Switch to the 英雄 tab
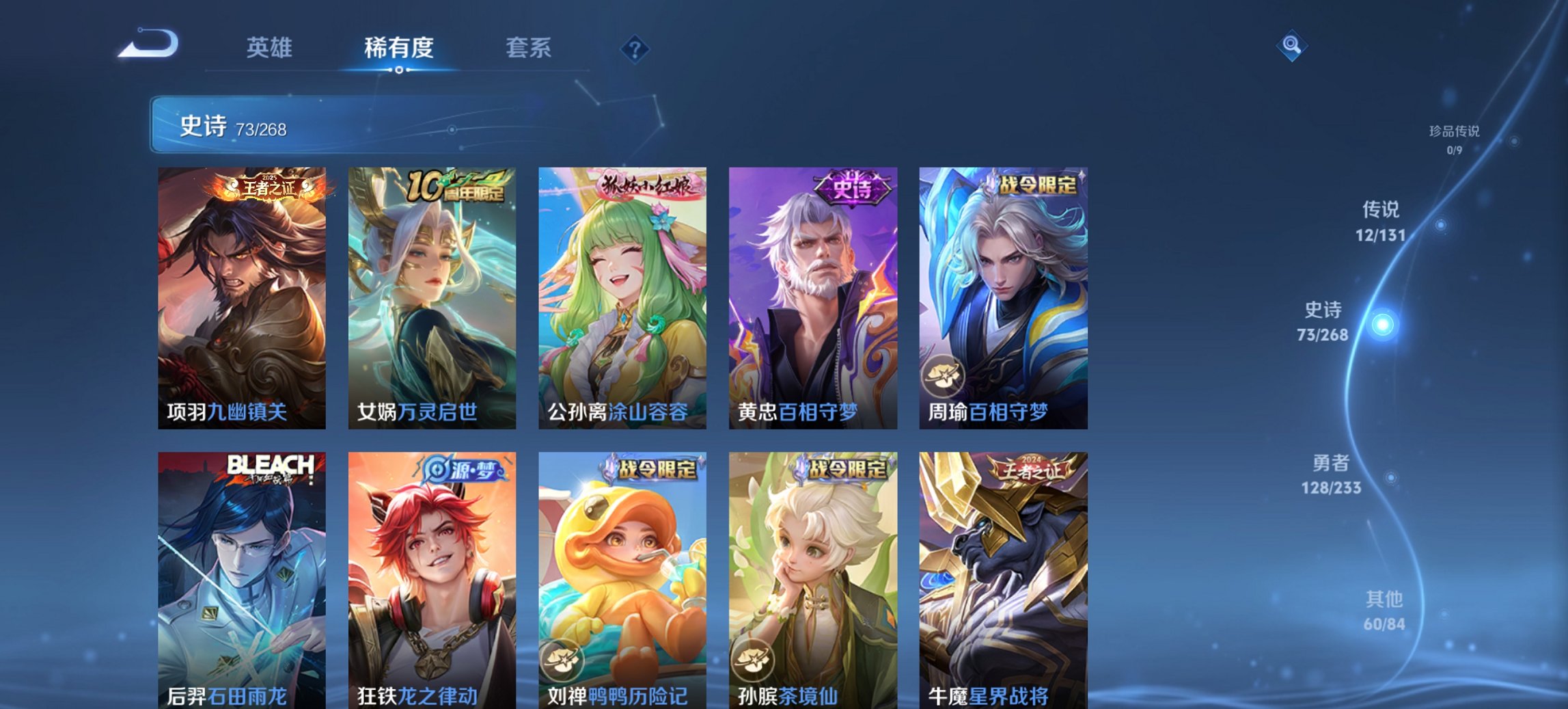The height and width of the screenshot is (709, 1568). click(x=271, y=46)
